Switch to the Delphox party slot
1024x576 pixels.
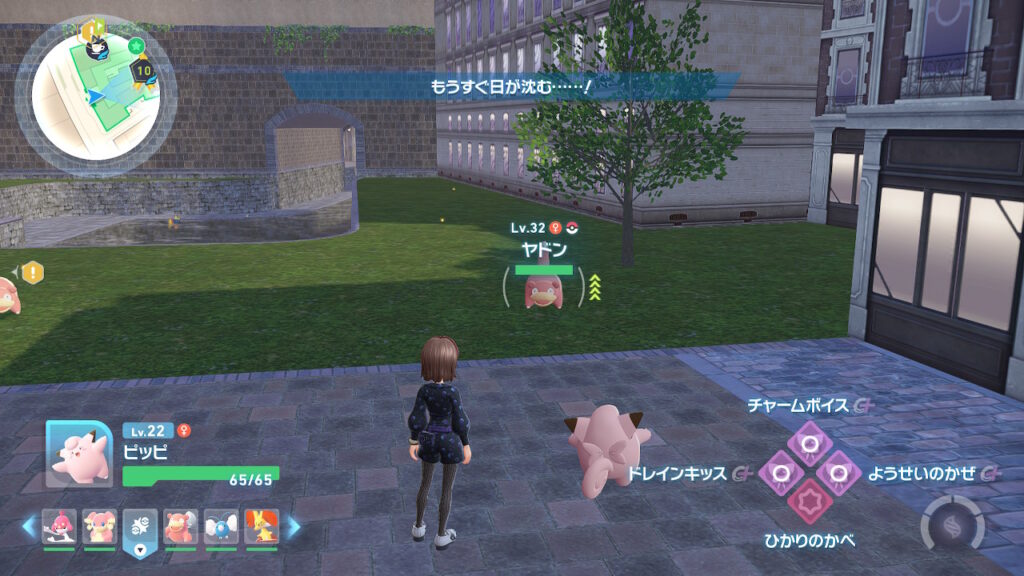[x=261, y=527]
